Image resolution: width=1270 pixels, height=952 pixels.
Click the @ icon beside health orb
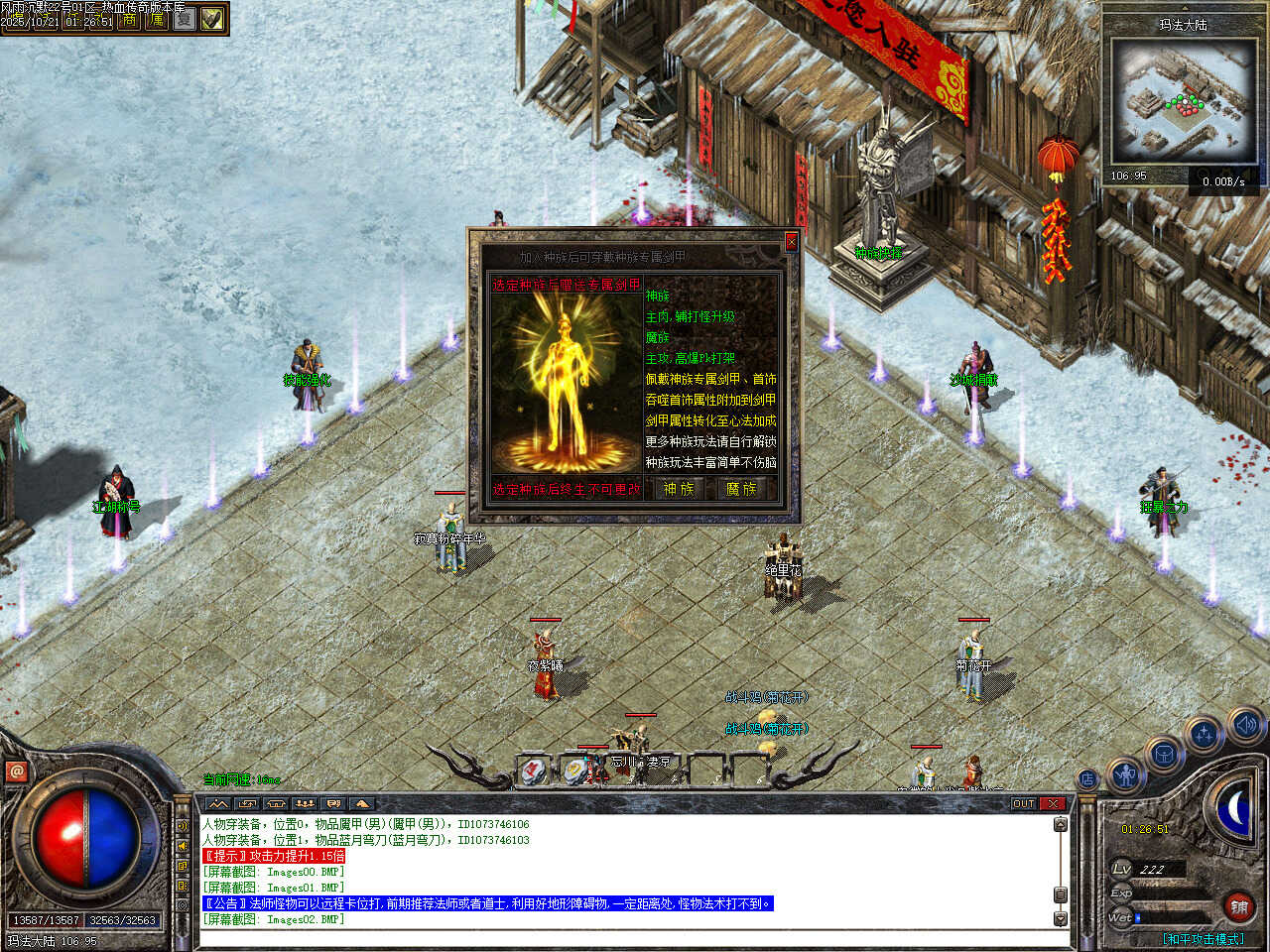tap(16, 771)
